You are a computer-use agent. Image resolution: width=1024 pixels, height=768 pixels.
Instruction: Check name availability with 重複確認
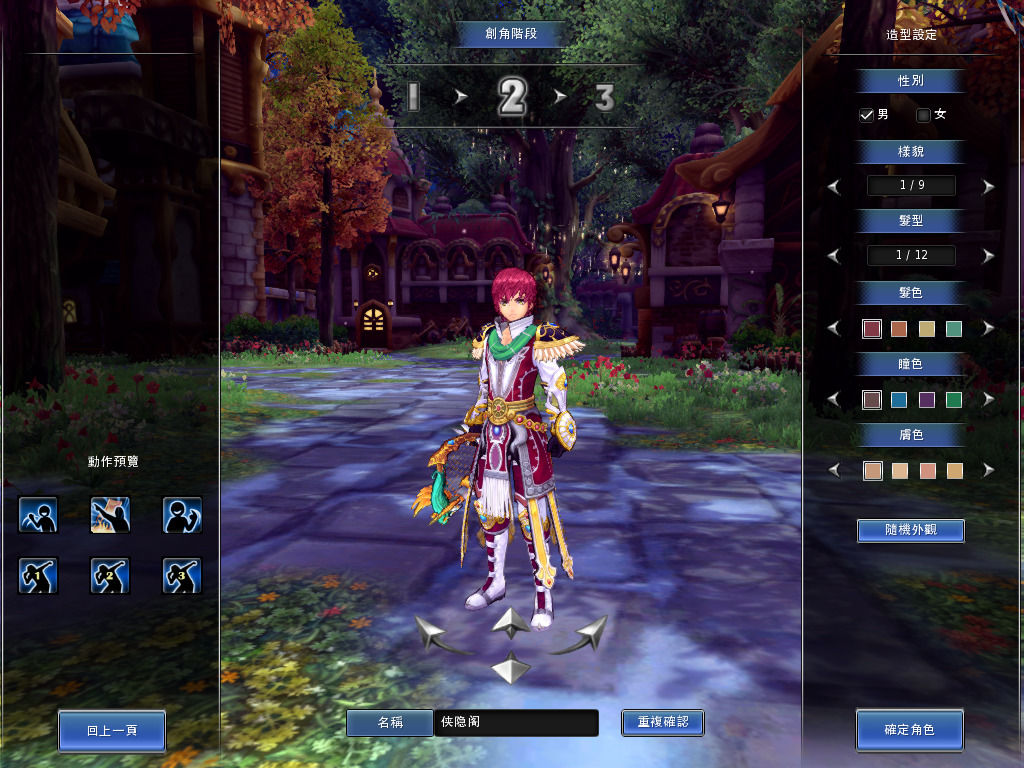click(662, 722)
